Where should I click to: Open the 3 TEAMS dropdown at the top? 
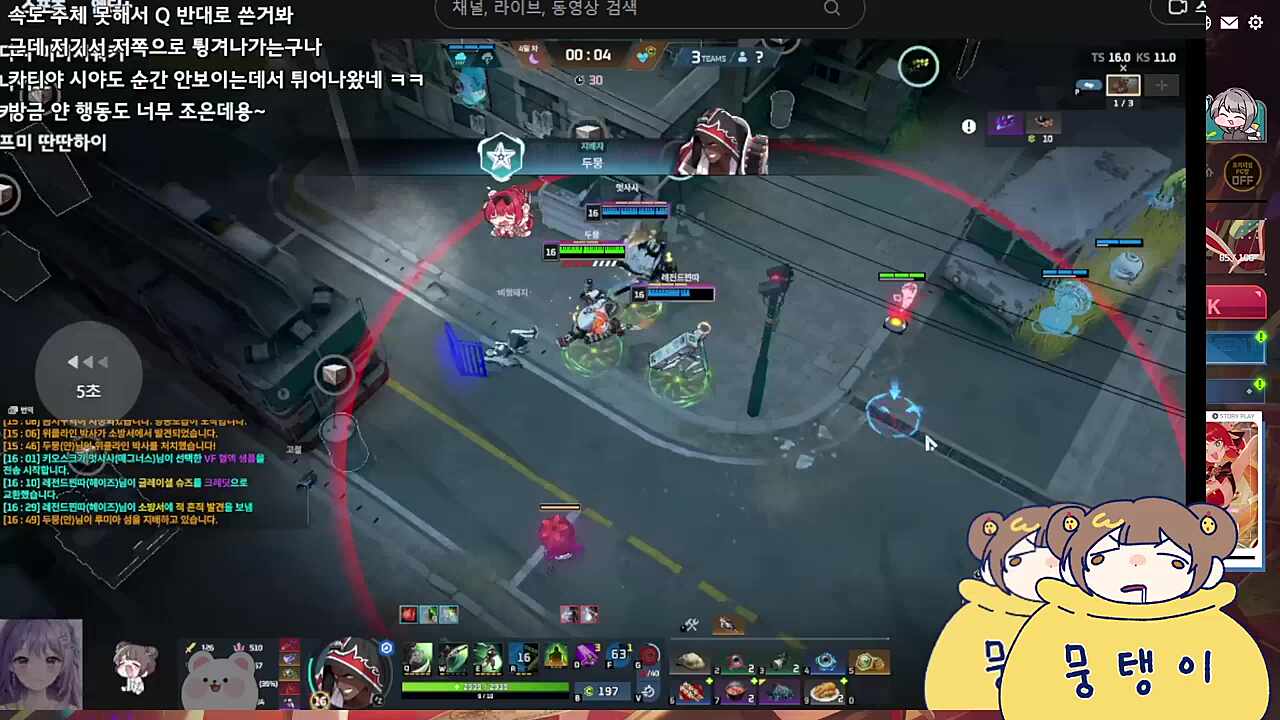click(x=712, y=57)
